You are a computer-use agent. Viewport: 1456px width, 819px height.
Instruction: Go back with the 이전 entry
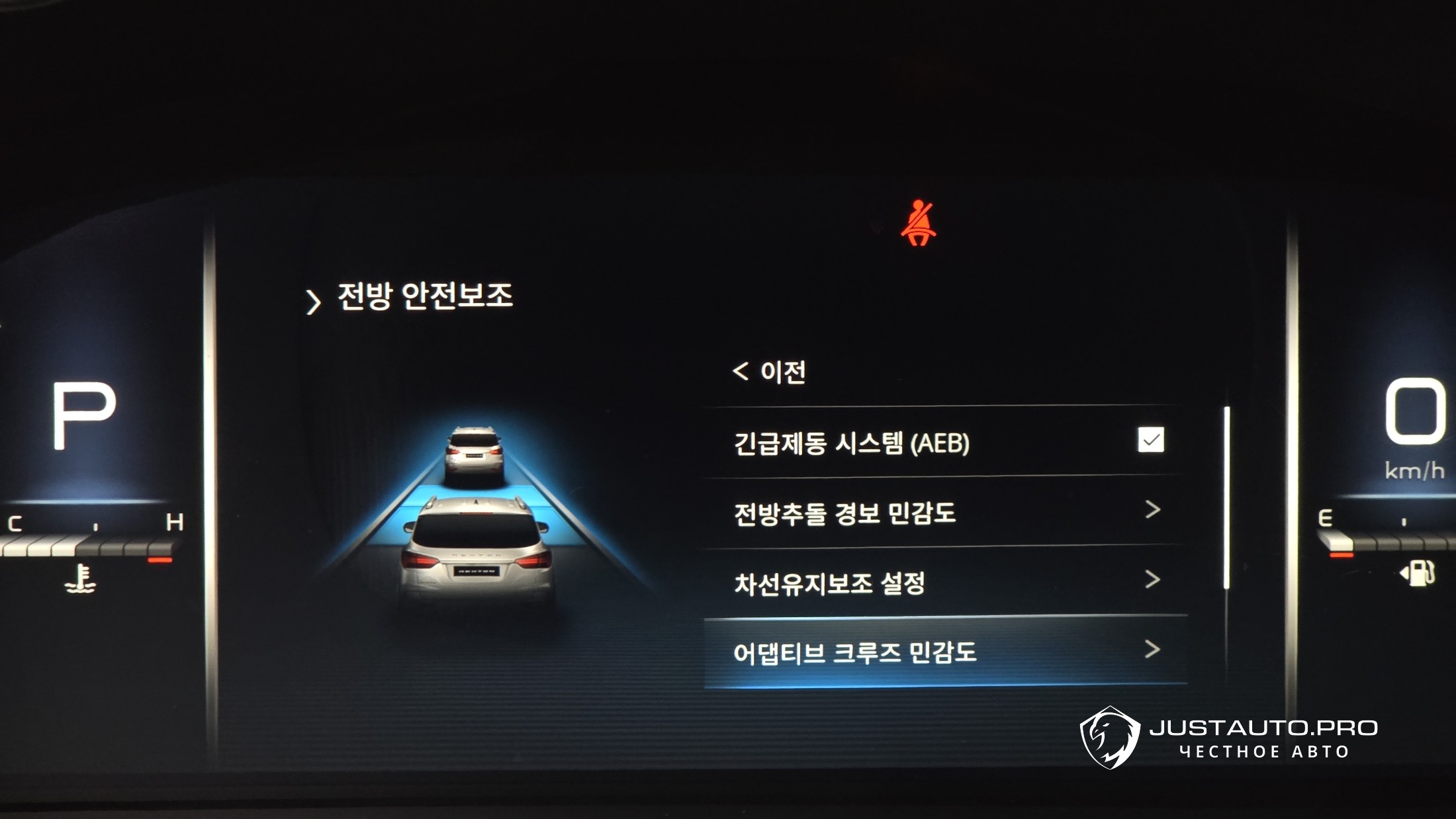tap(770, 372)
